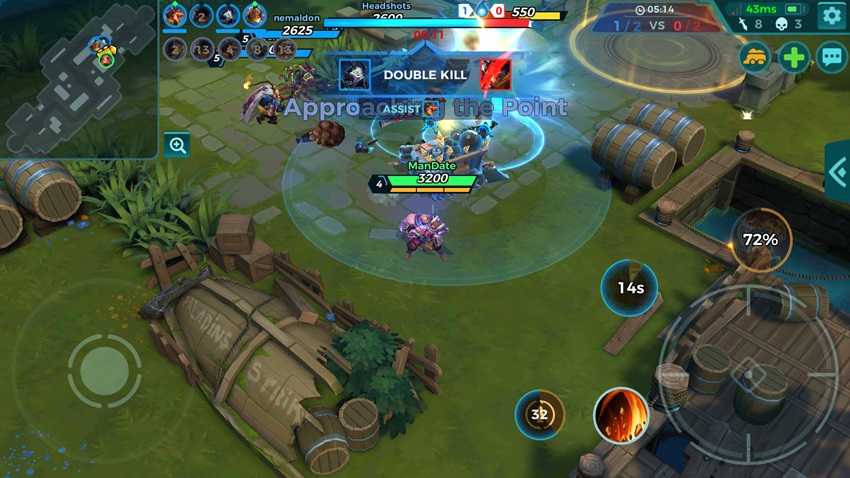This screenshot has width=850, height=478.
Task: Tap the left movement joystick
Action: [104, 371]
